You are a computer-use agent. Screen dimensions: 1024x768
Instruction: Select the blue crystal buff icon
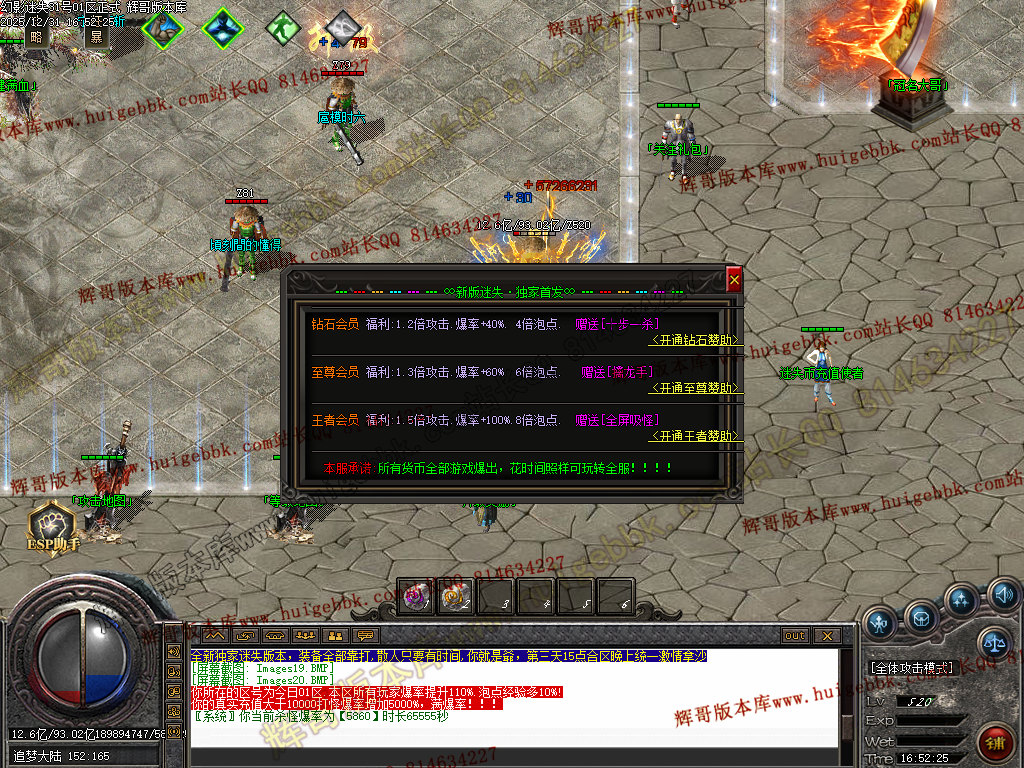[221, 28]
